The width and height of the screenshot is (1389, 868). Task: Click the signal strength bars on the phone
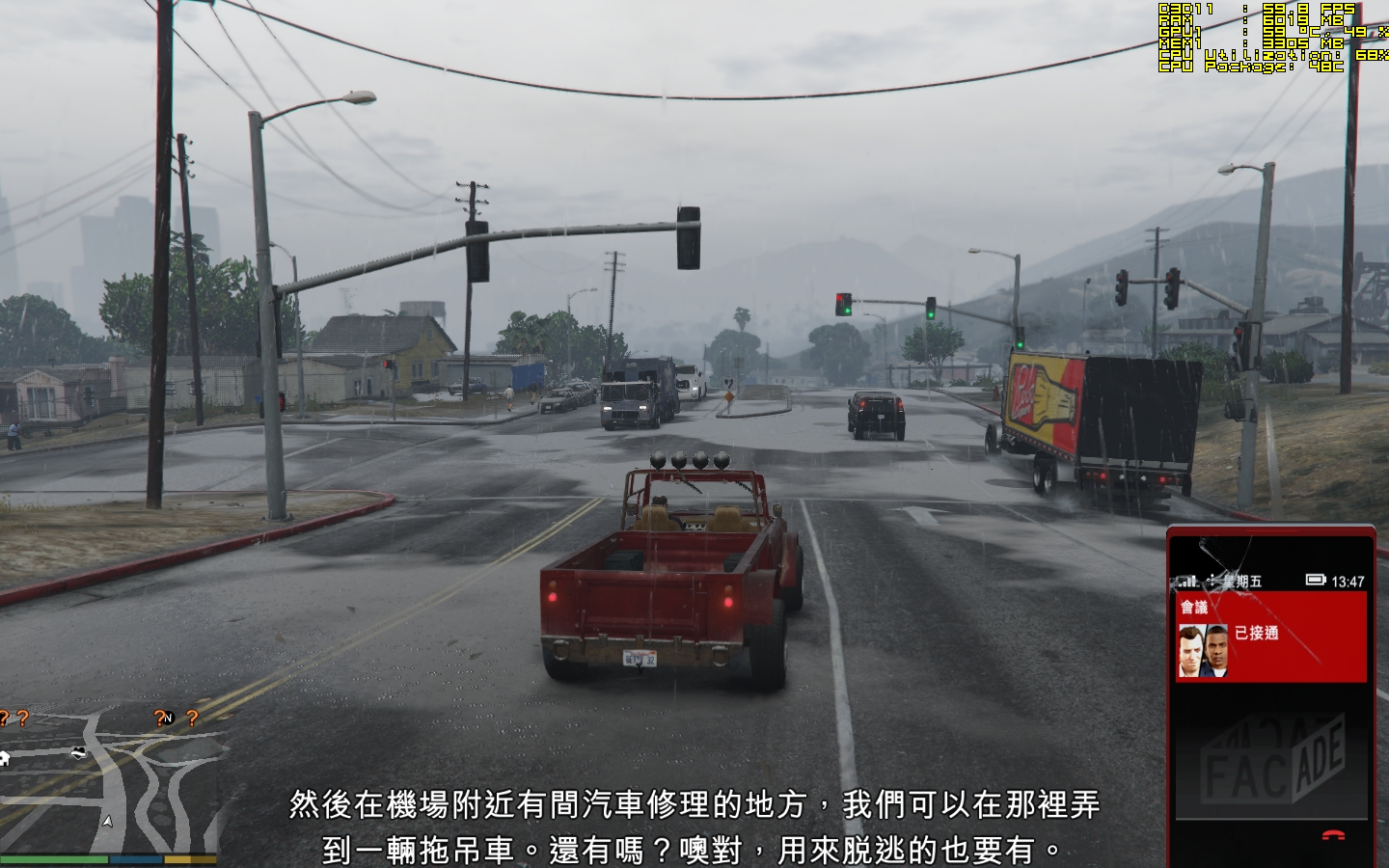1188,579
